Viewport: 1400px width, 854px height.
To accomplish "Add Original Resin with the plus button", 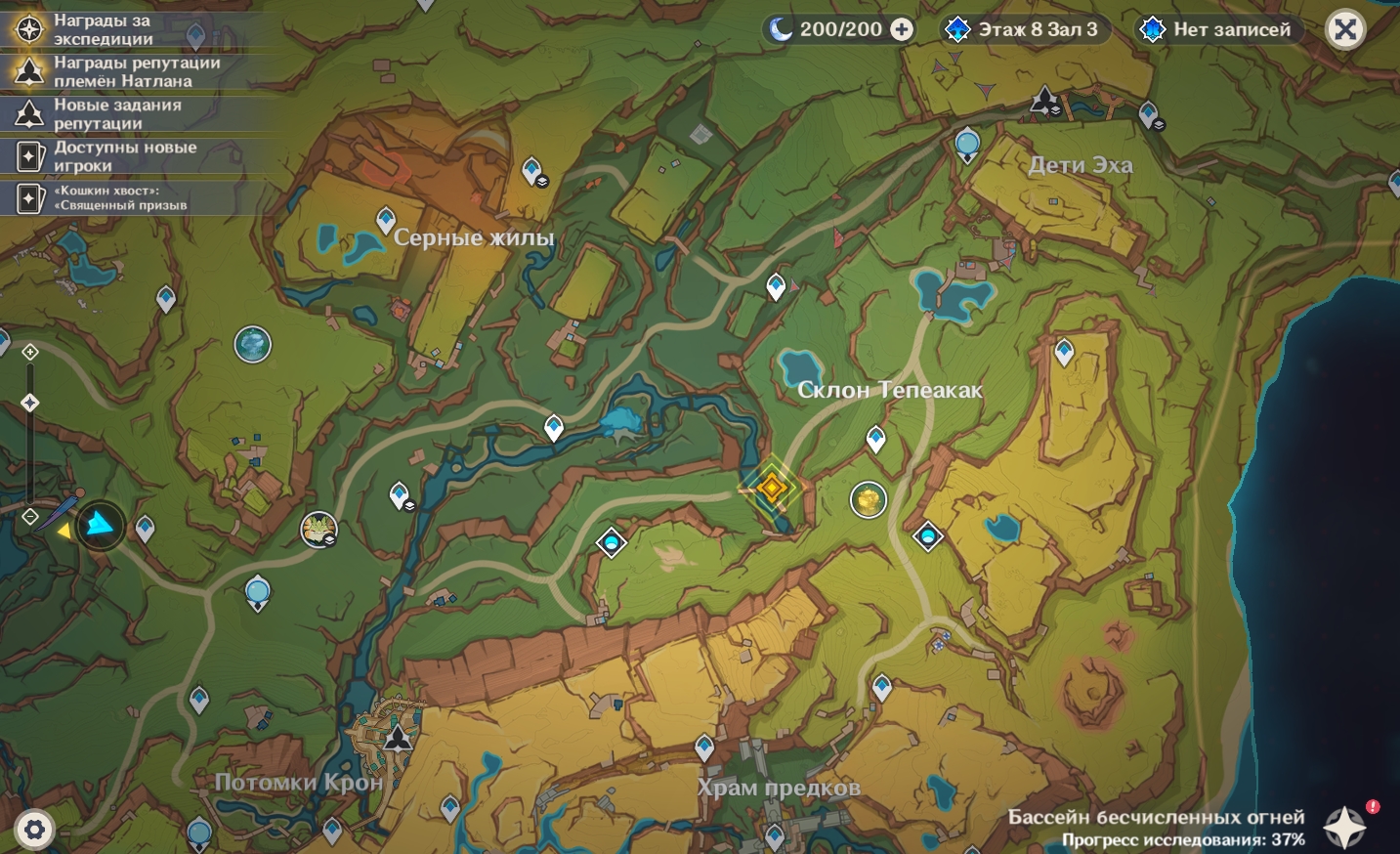I will pos(902,29).
